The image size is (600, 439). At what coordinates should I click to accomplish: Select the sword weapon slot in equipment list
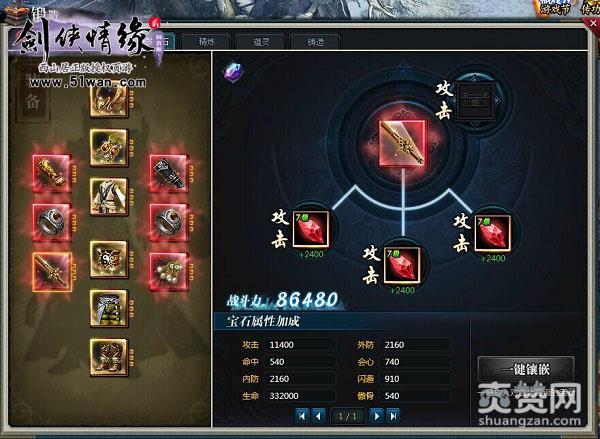coord(50,270)
